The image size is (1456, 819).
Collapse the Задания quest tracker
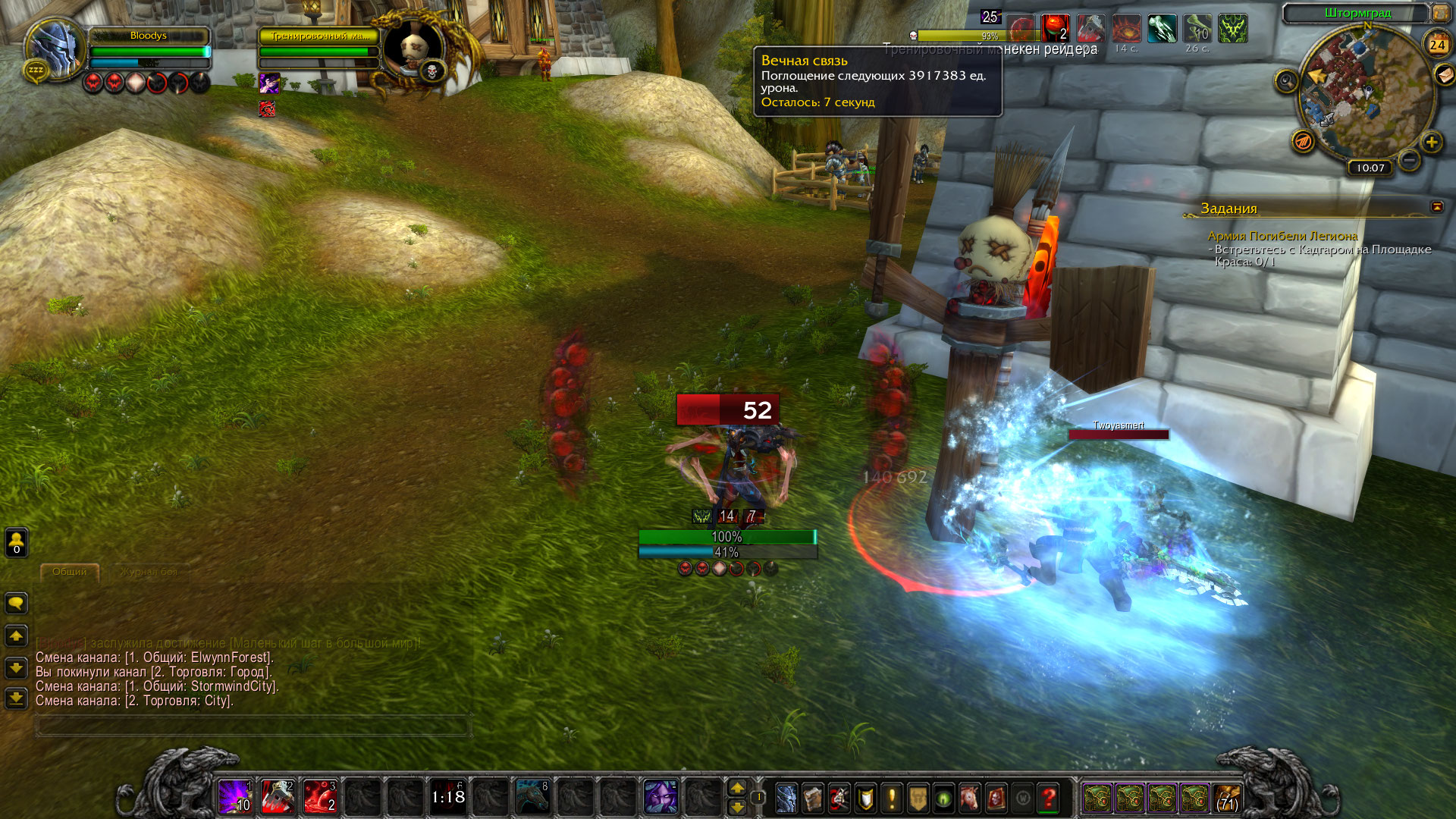pos(1437,207)
